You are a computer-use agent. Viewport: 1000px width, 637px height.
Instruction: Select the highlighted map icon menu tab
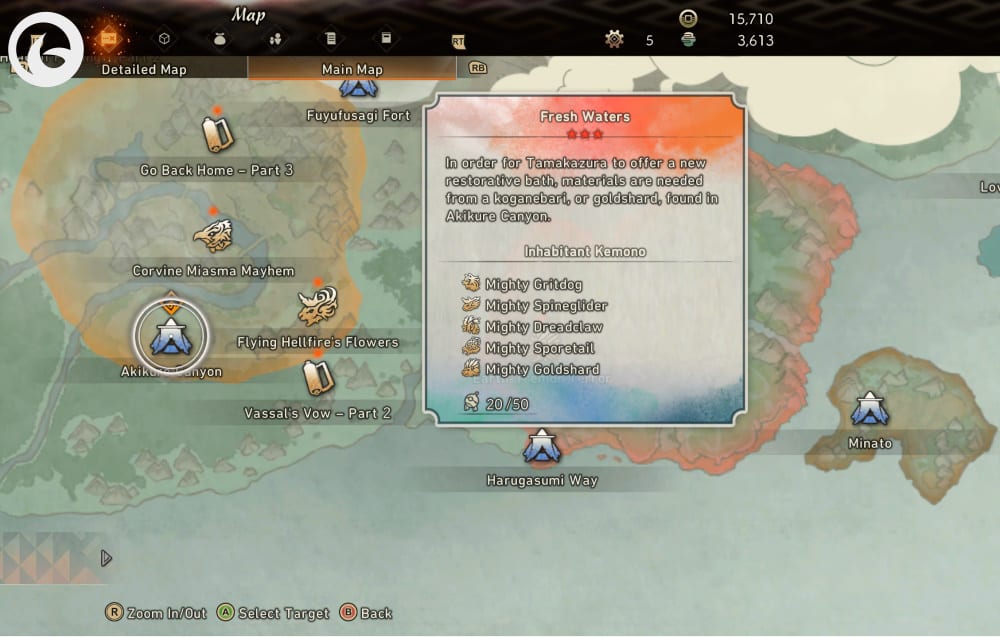coord(107,38)
